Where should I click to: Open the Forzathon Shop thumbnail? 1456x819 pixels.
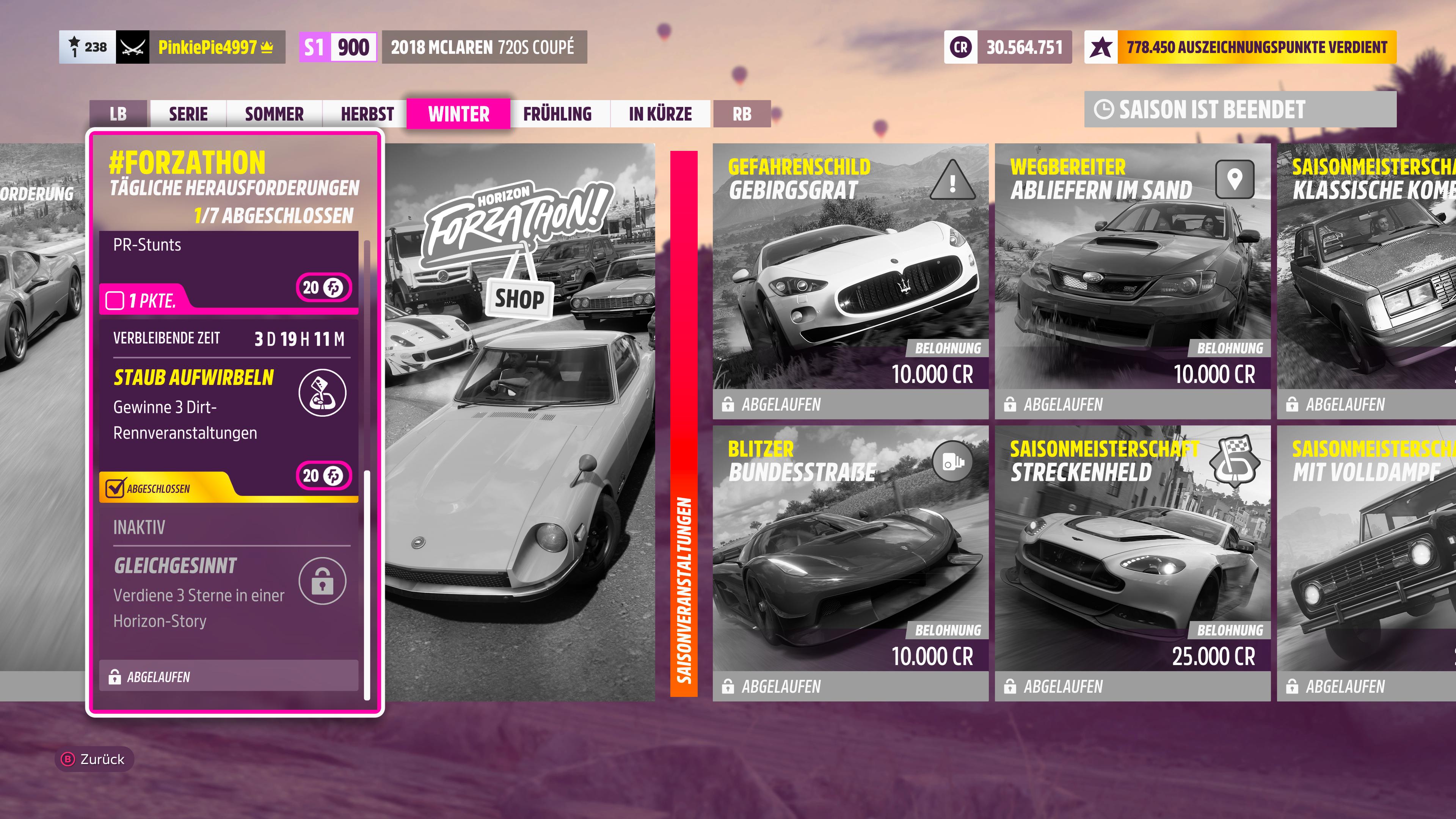click(x=519, y=421)
